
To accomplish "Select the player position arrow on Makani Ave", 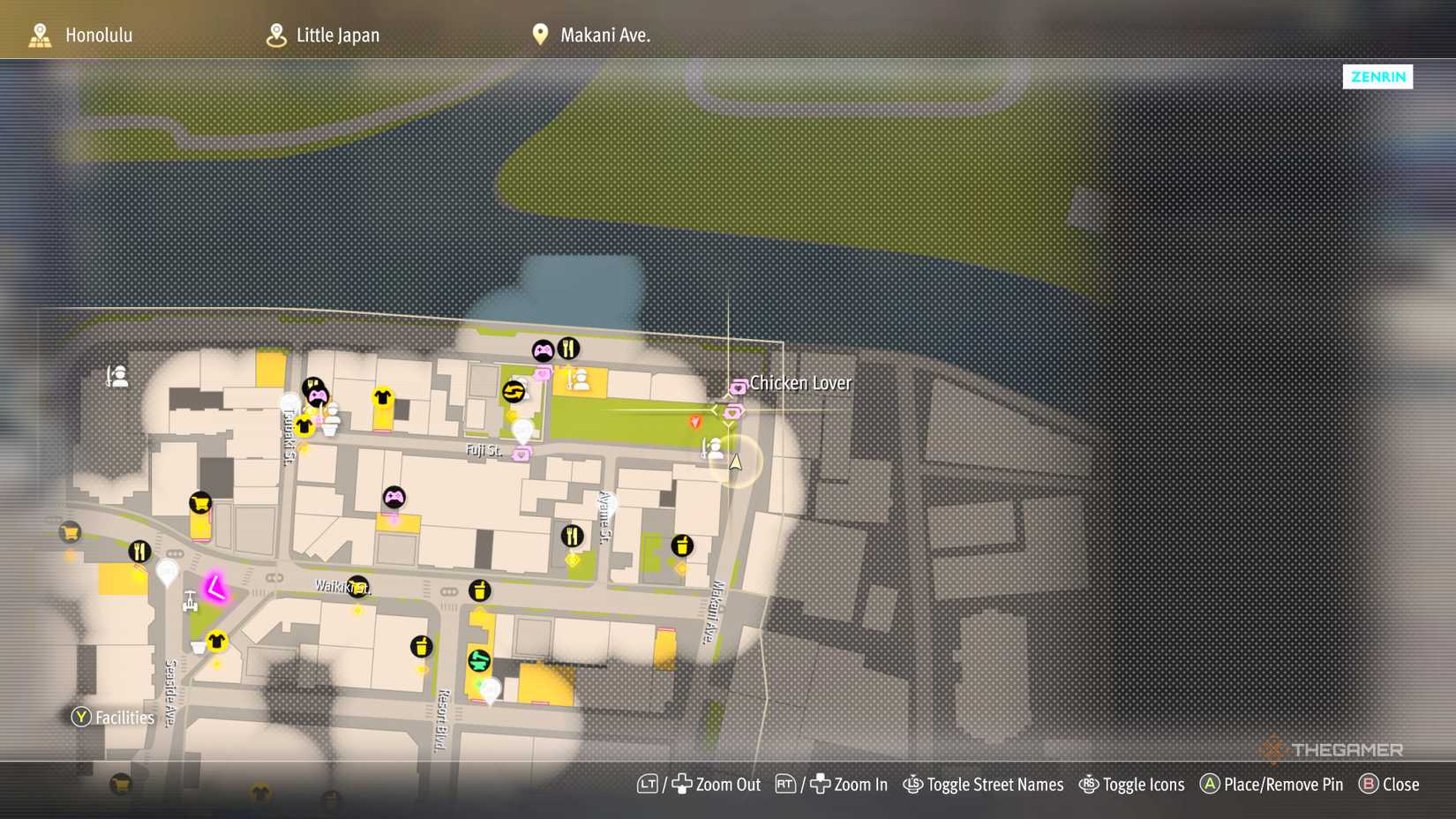I will tap(735, 463).
